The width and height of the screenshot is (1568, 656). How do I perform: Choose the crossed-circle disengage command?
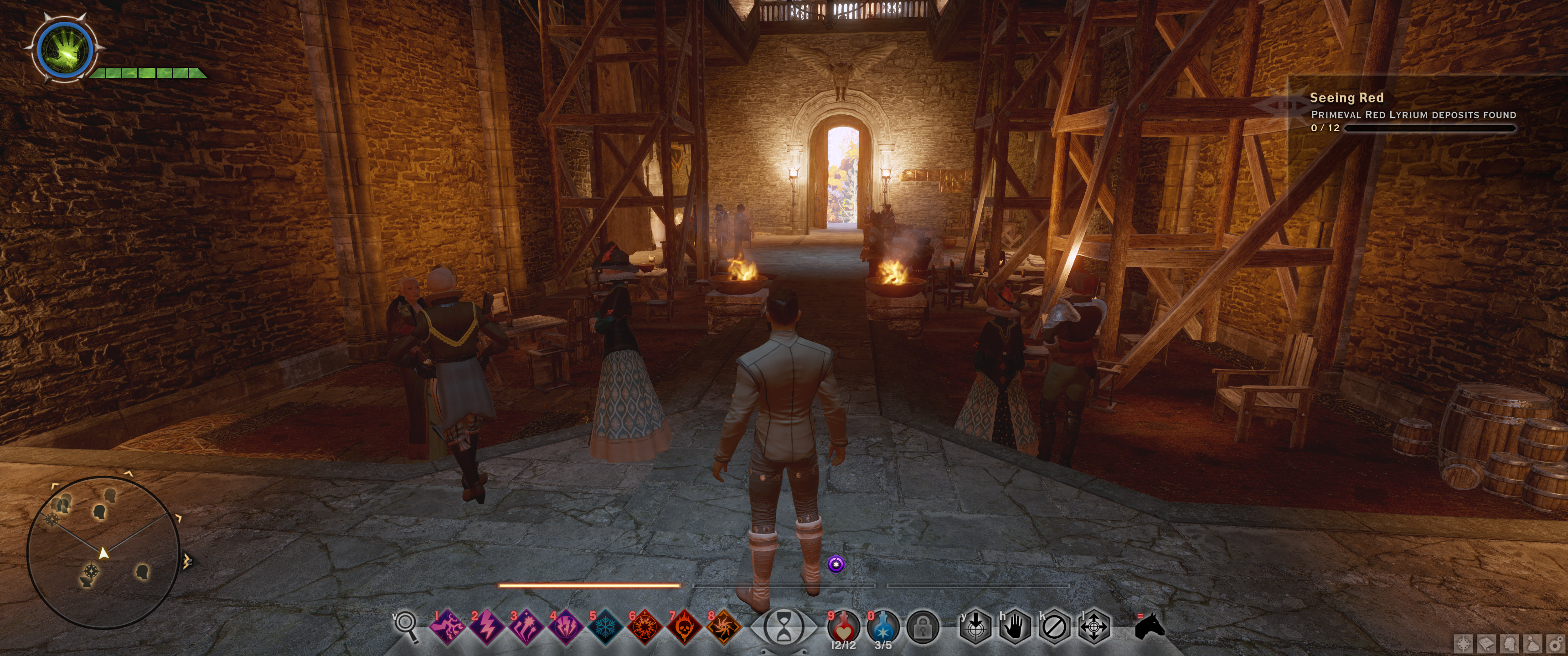pos(1054,627)
